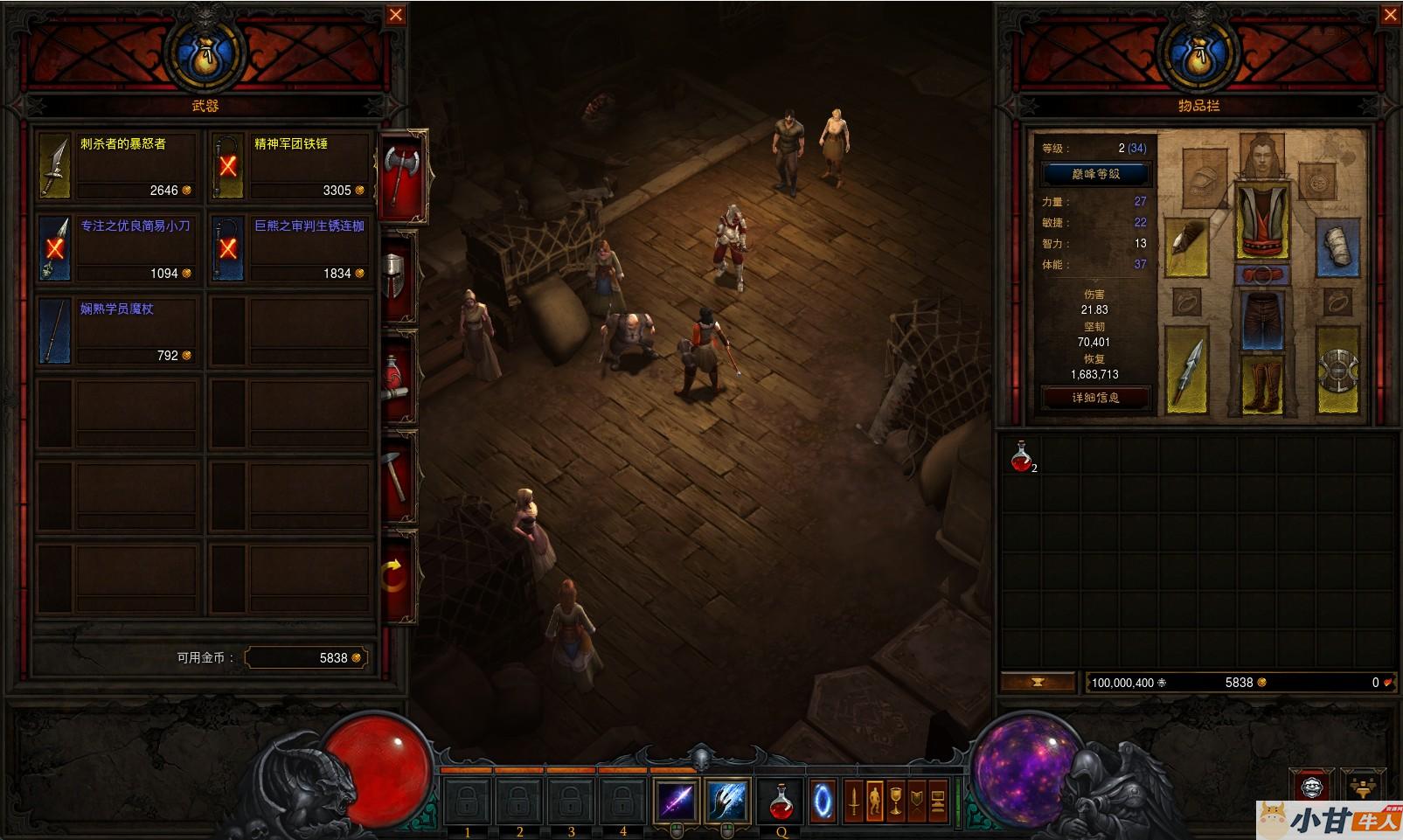Image resolution: width=1403 pixels, height=840 pixels.
Task: Close the 武器 vendor panel
Action: [x=396, y=15]
